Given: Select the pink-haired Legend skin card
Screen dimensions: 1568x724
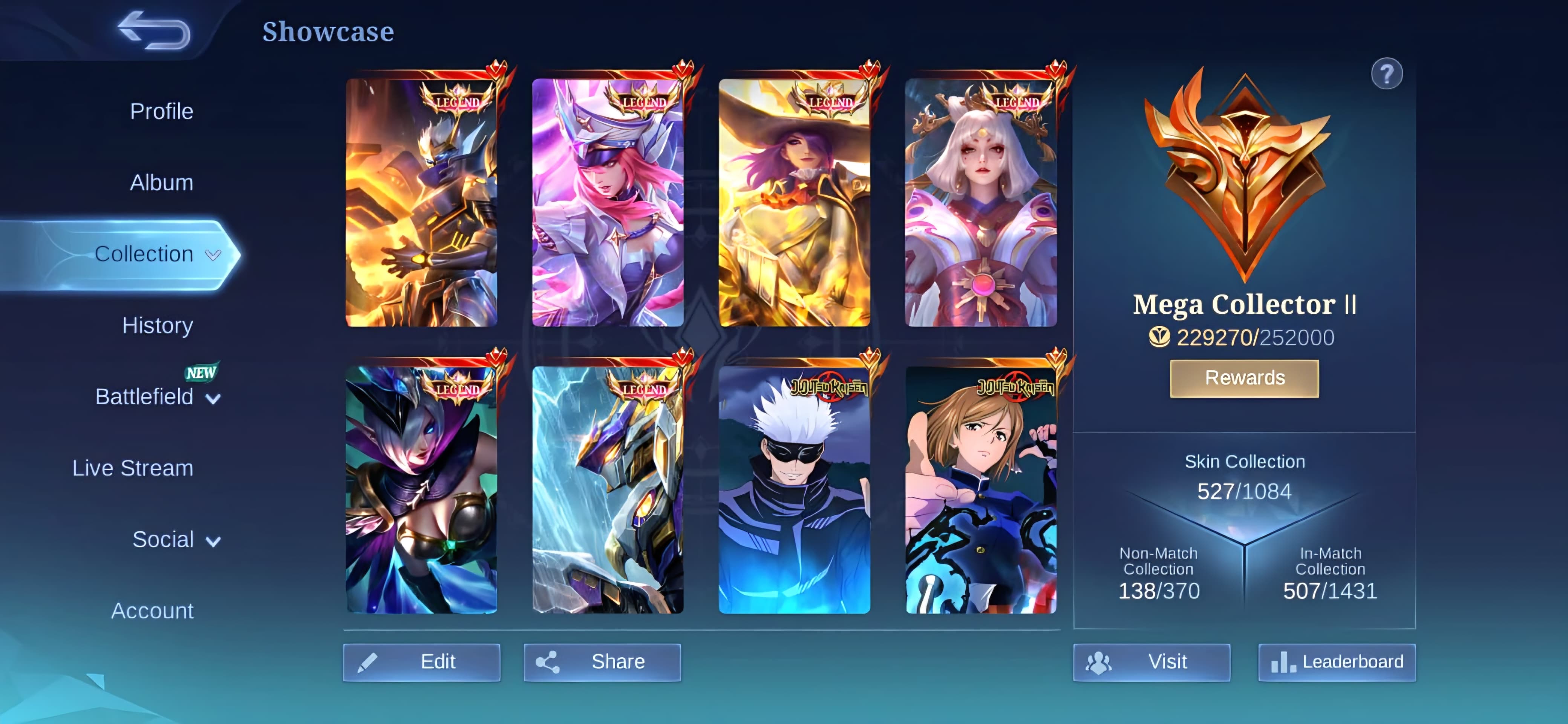Looking at the screenshot, I should pos(608,203).
